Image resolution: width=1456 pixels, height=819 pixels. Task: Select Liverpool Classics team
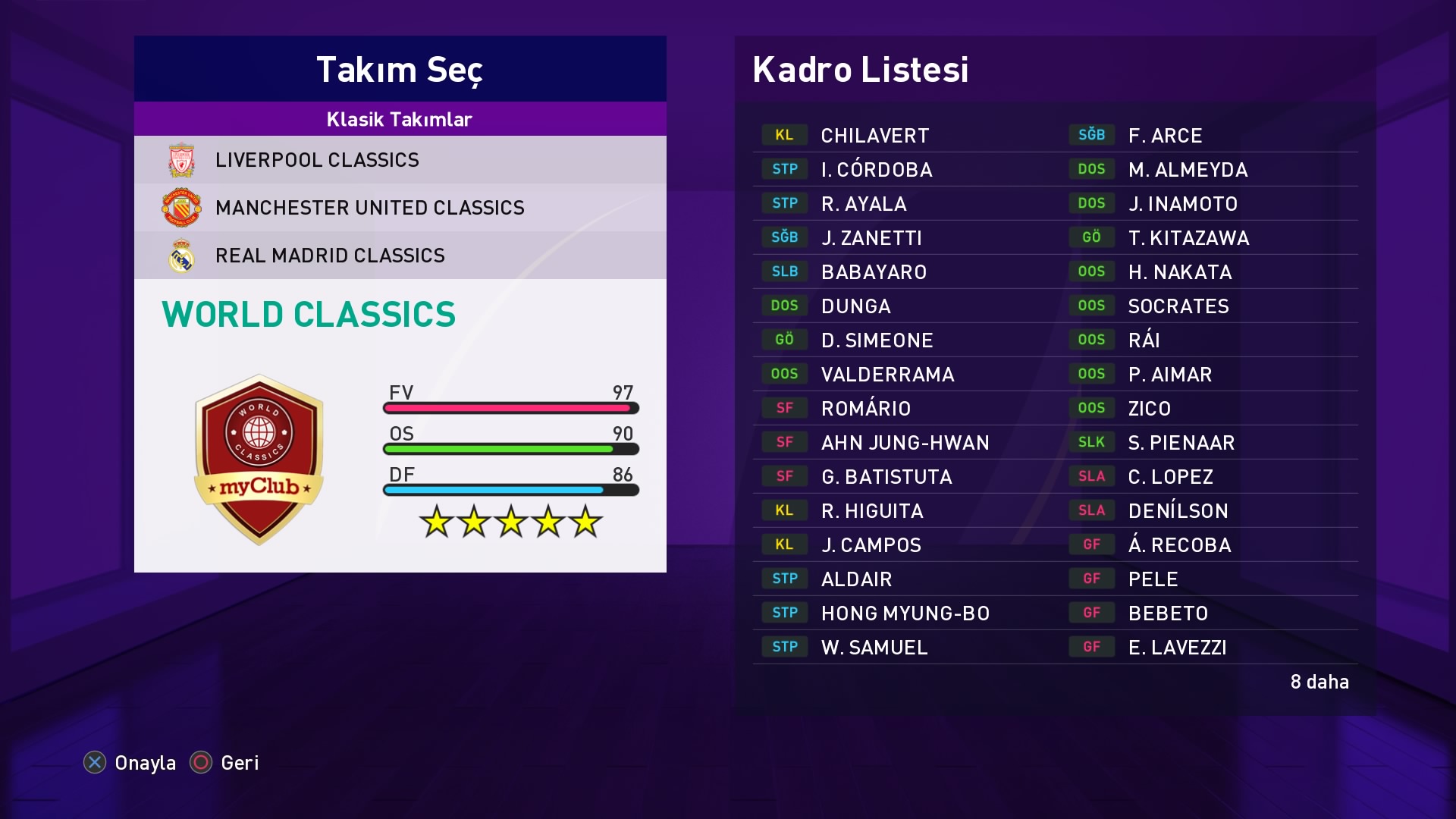[x=317, y=160]
